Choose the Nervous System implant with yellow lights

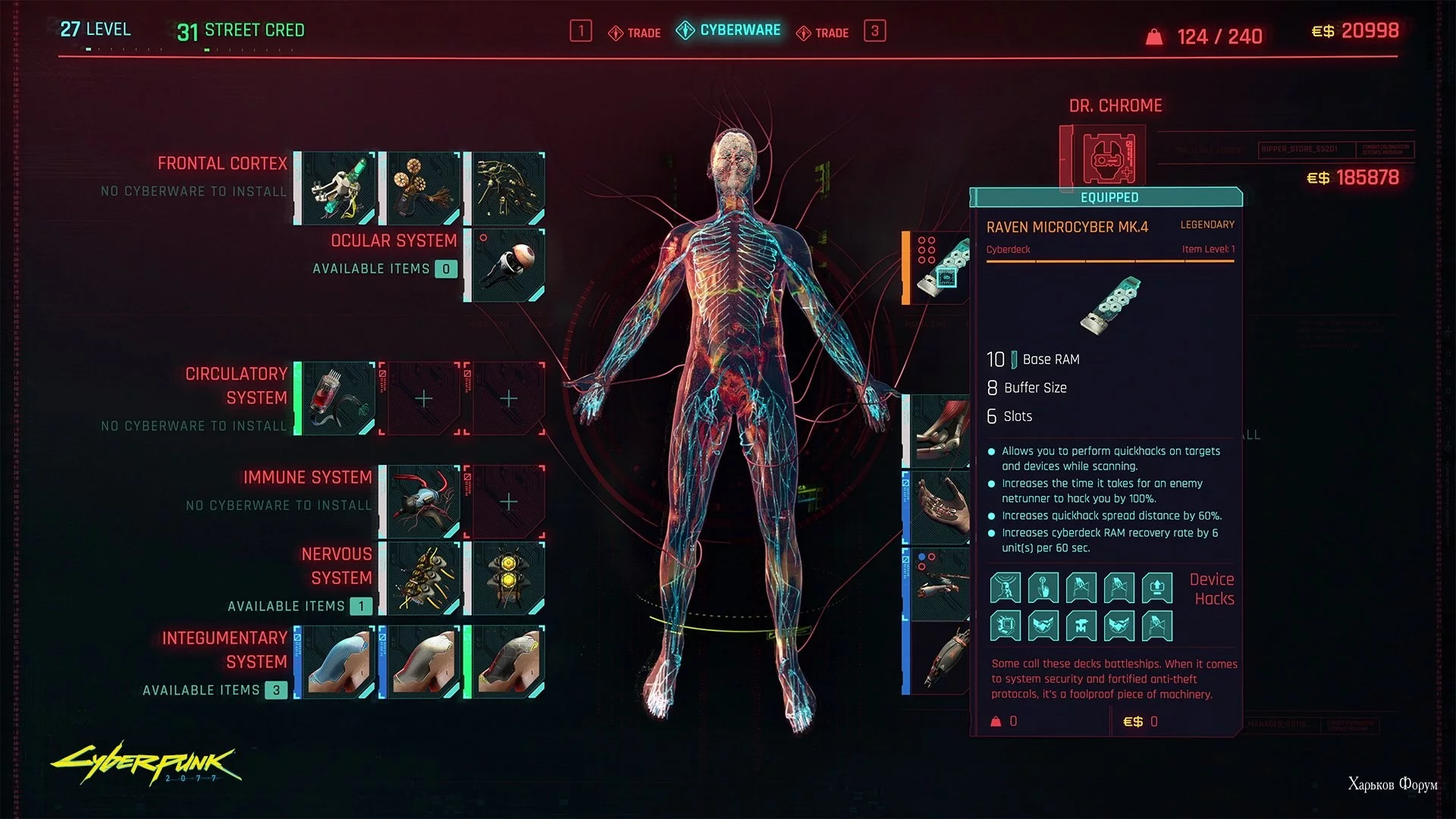tap(508, 578)
